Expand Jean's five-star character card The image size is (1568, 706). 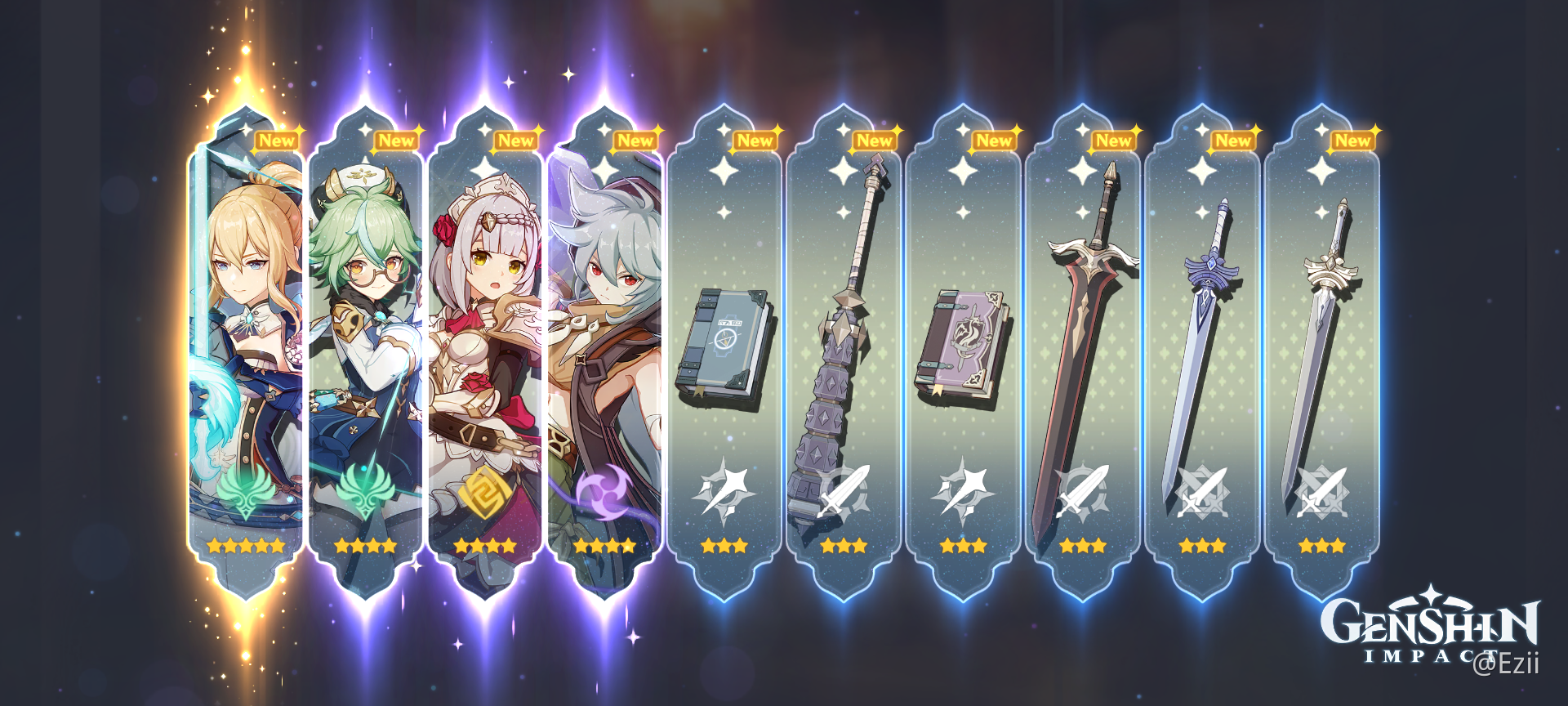(x=245, y=327)
